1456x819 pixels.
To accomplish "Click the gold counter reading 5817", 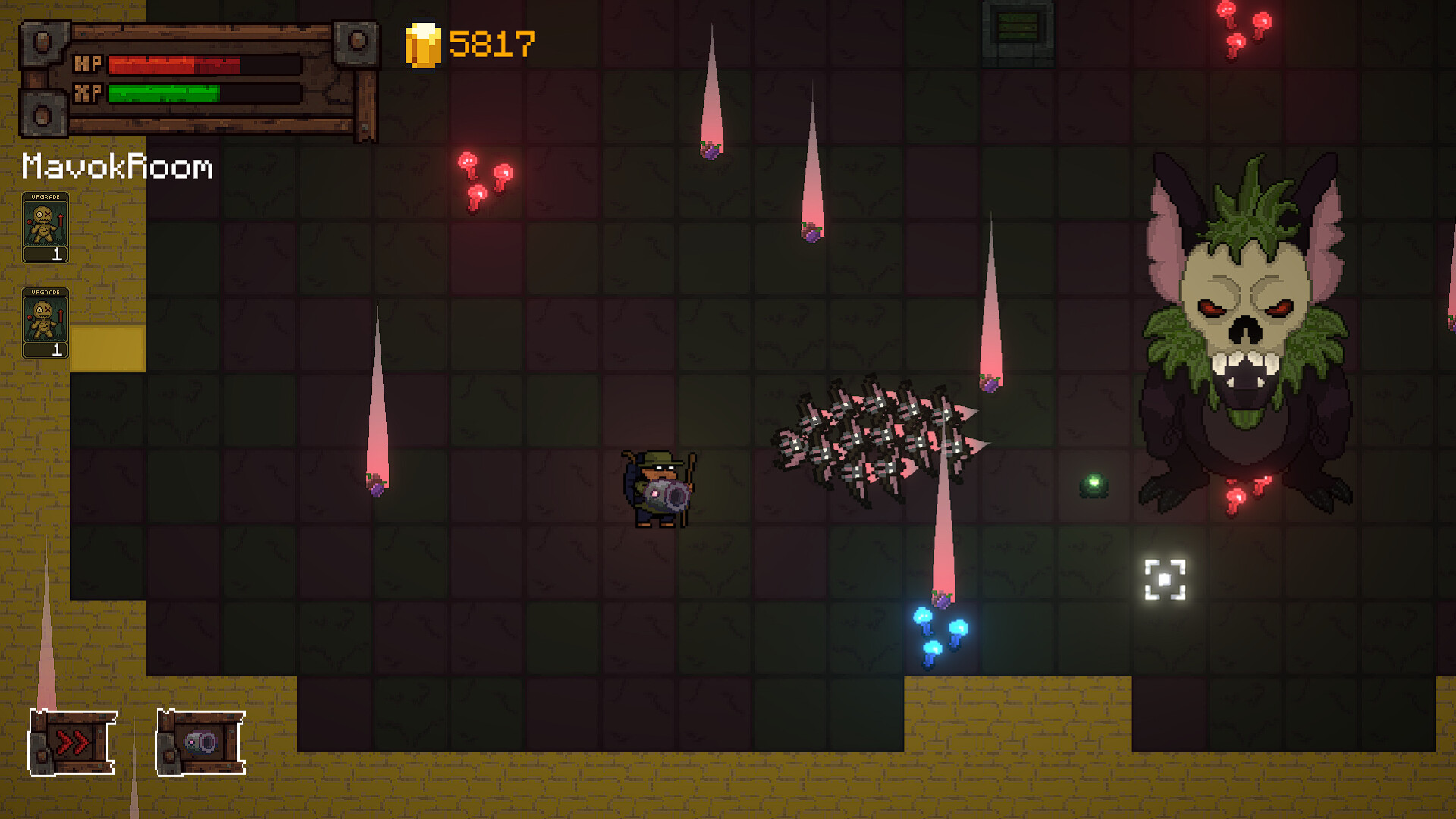I will click(490, 43).
